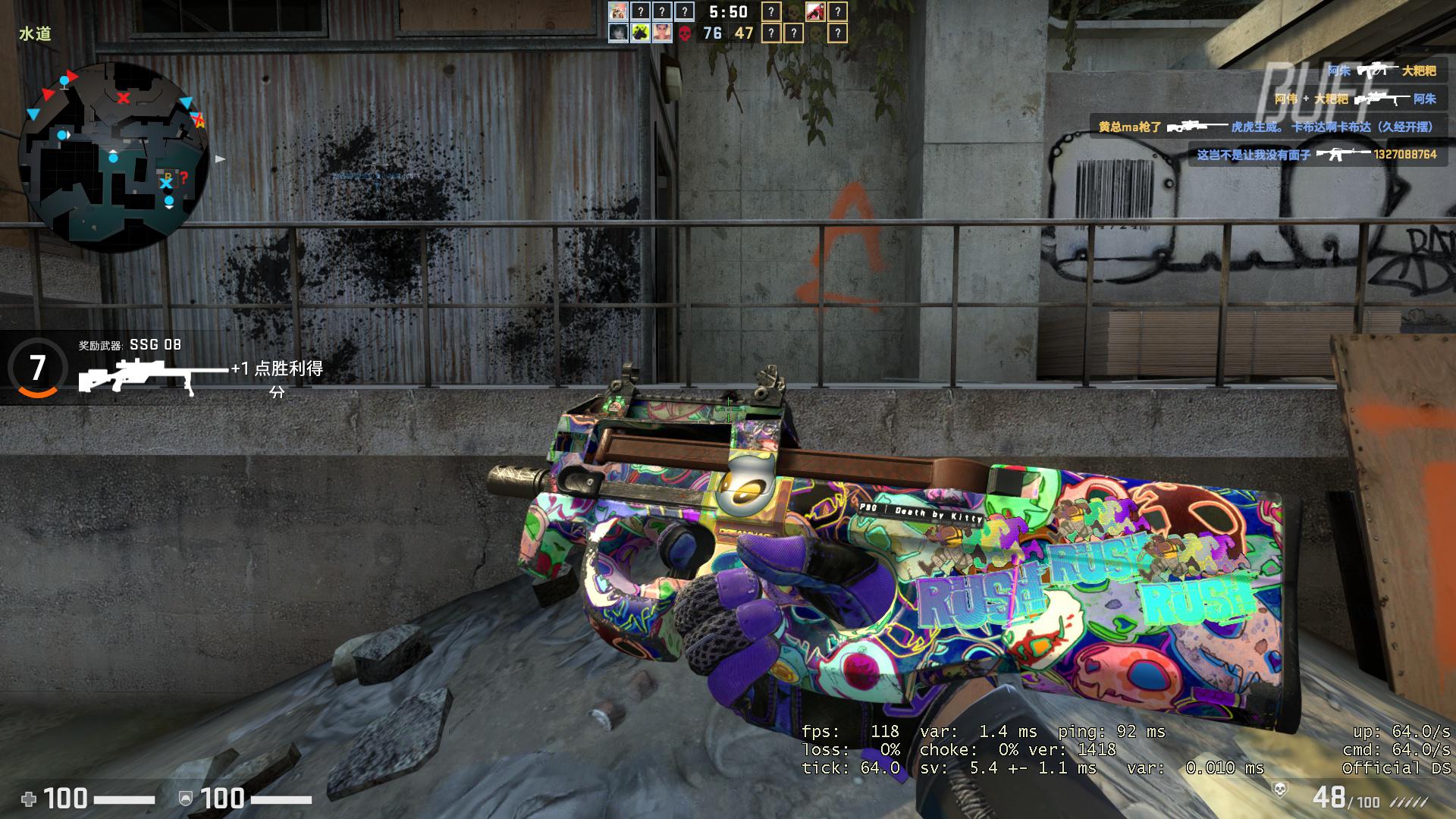Select the green unicorn player avatar

pyautogui.click(x=641, y=33)
